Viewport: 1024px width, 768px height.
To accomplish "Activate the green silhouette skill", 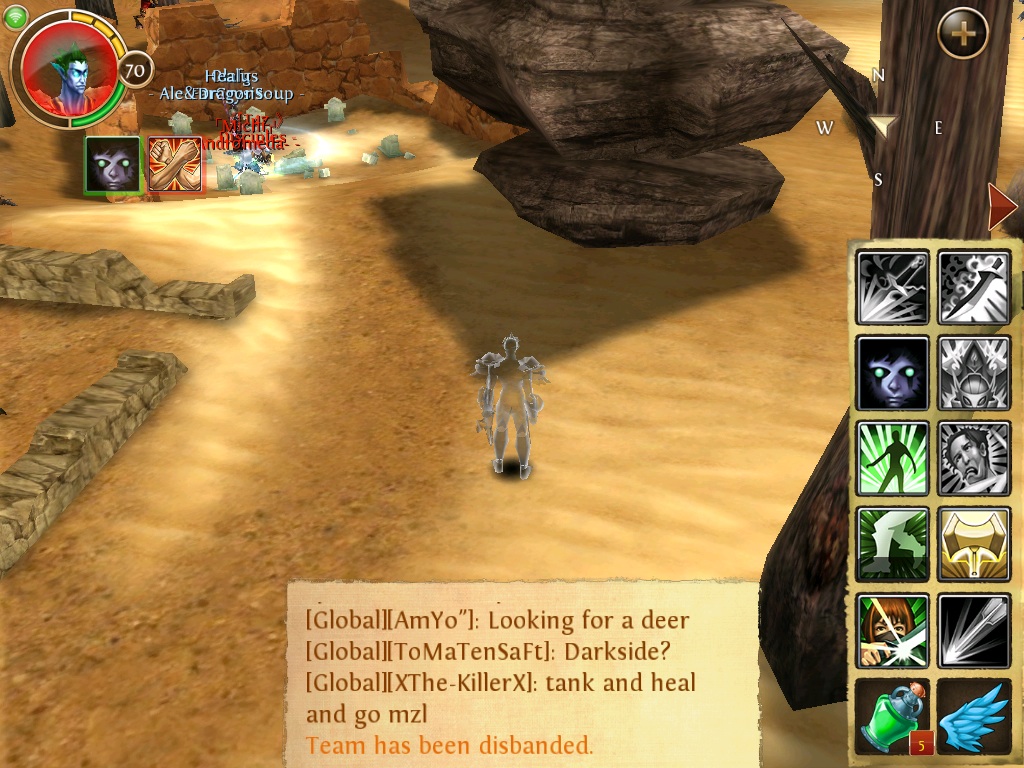I will coord(893,459).
